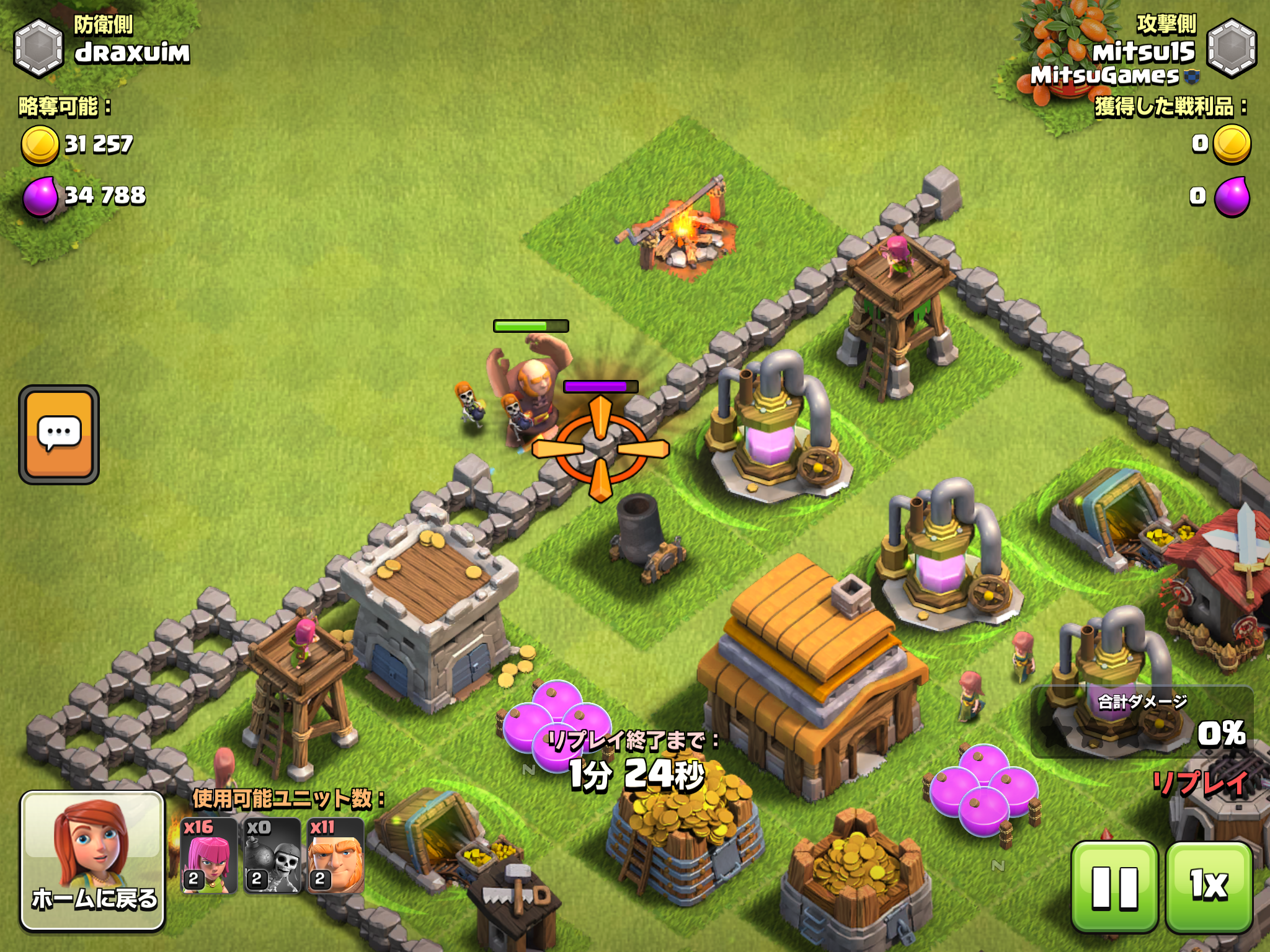Select the Archer troop card
This screenshot has width=1270, height=952.
point(209,855)
